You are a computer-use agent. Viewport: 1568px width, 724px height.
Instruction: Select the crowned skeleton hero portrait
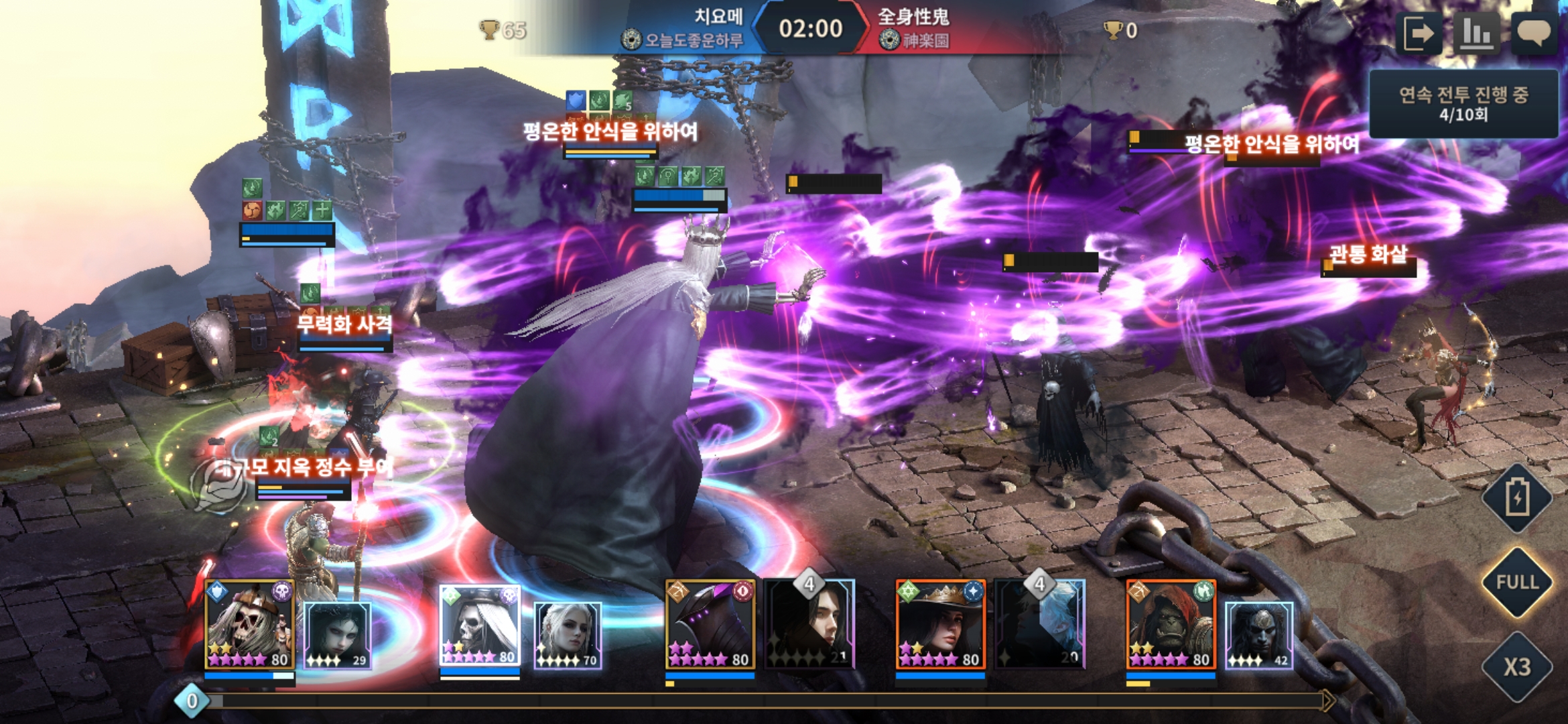click(x=249, y=625)
